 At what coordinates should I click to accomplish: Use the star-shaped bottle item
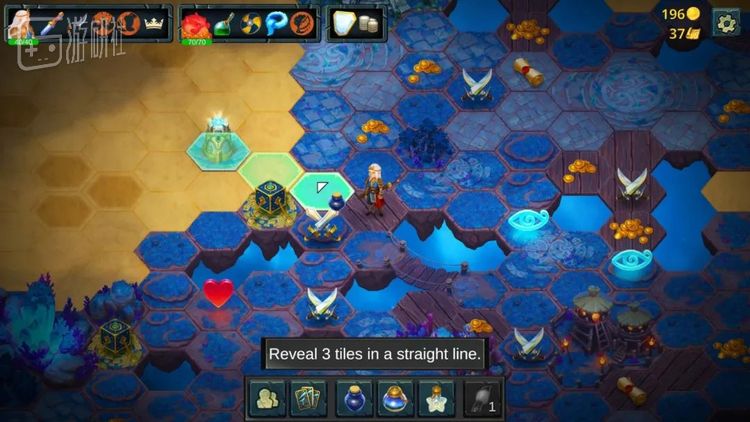pyautogui.click(x=437, y=399)
